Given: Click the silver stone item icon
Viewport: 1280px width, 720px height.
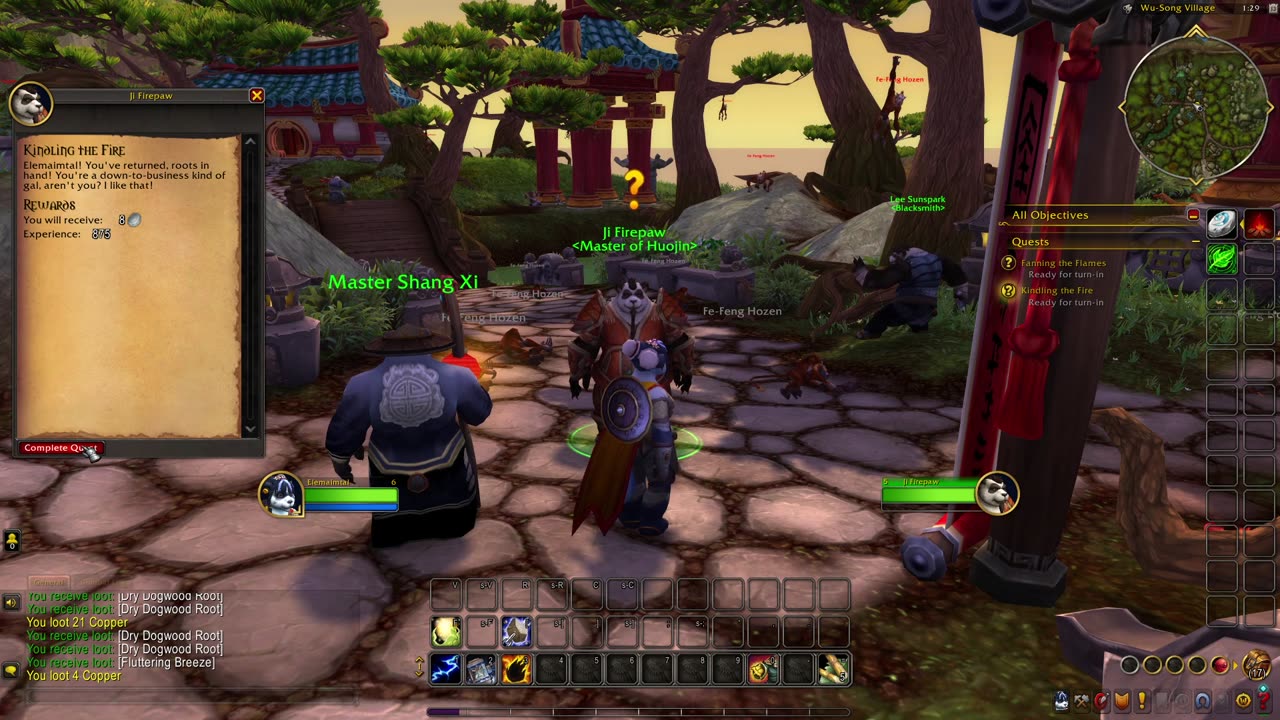Looking at the screenshot, I should pyautogui.click(x=1222, y=224).
